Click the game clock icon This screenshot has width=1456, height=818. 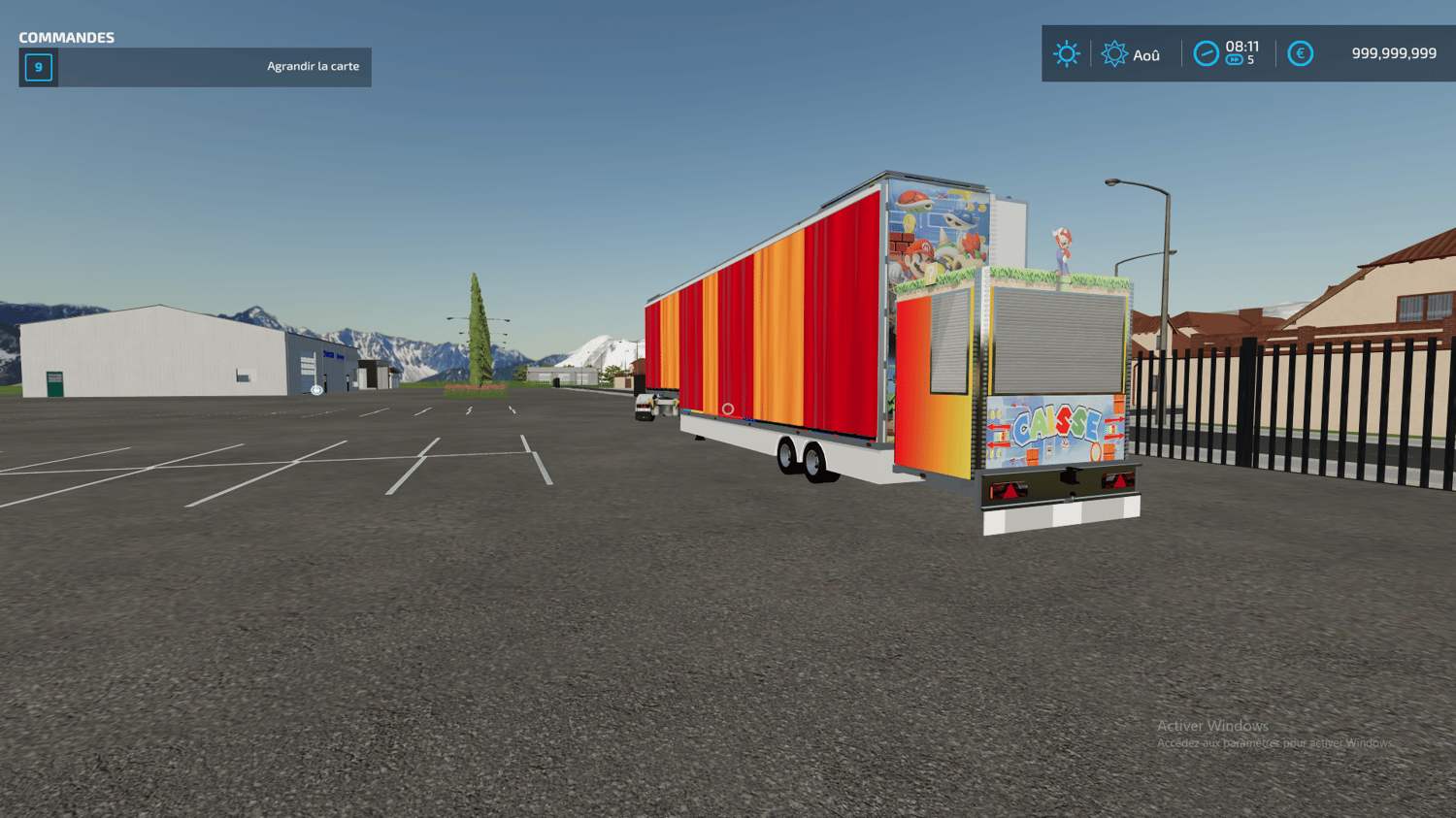1206,53
